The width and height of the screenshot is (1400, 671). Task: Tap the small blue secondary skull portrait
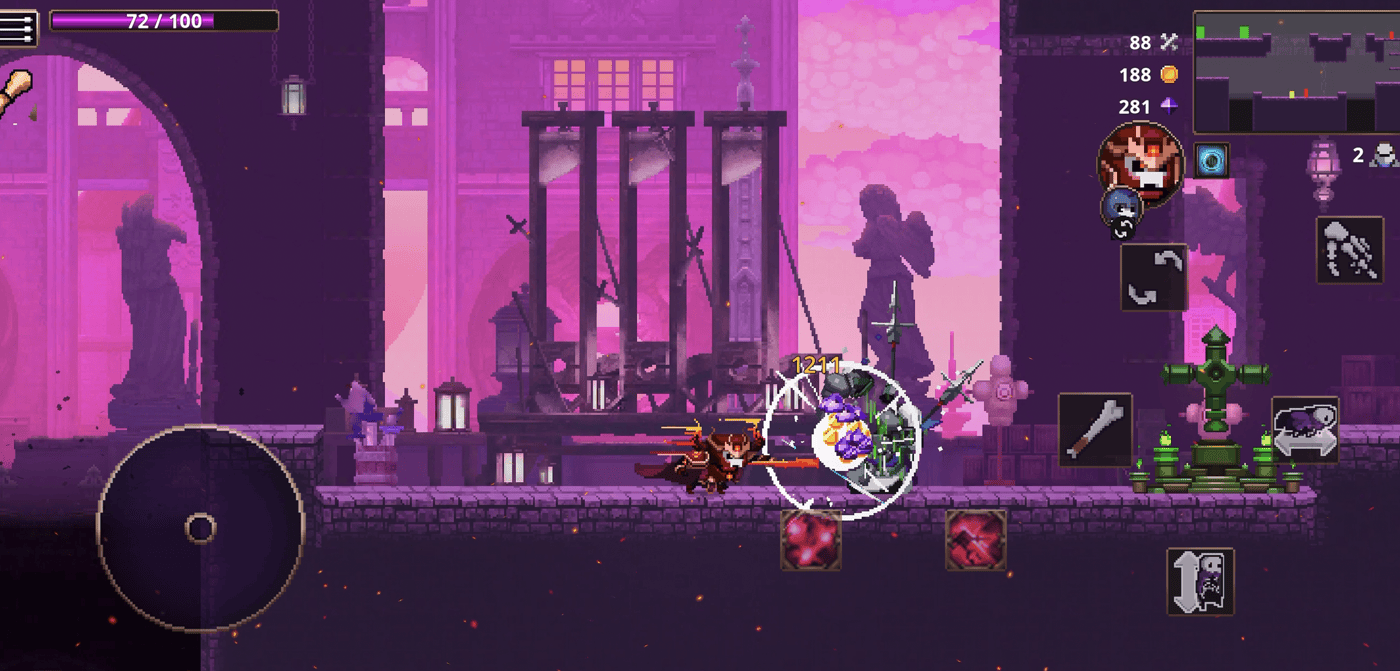click(x=1121, y=208)
